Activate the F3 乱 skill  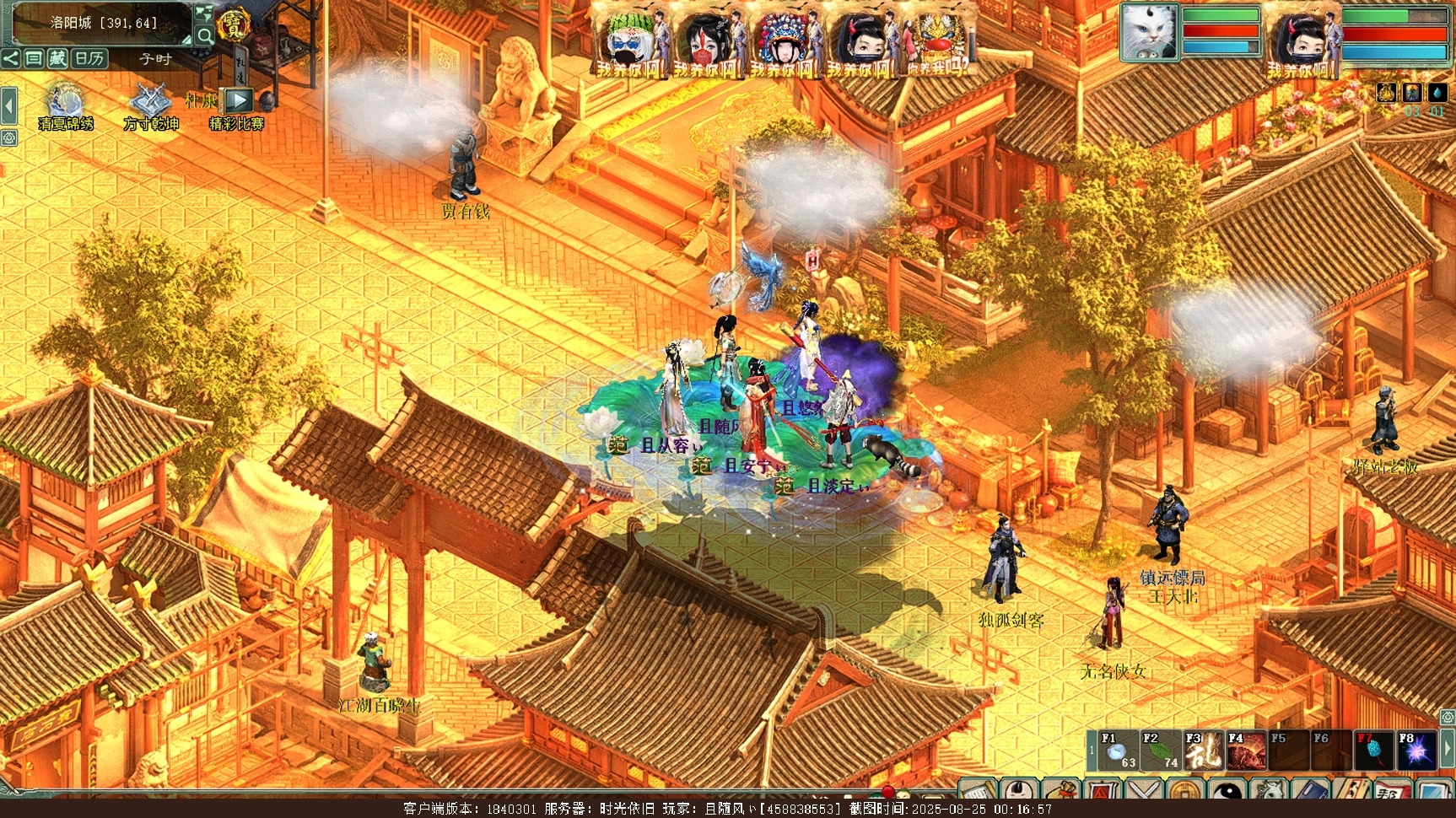(x=1204, y=751)
